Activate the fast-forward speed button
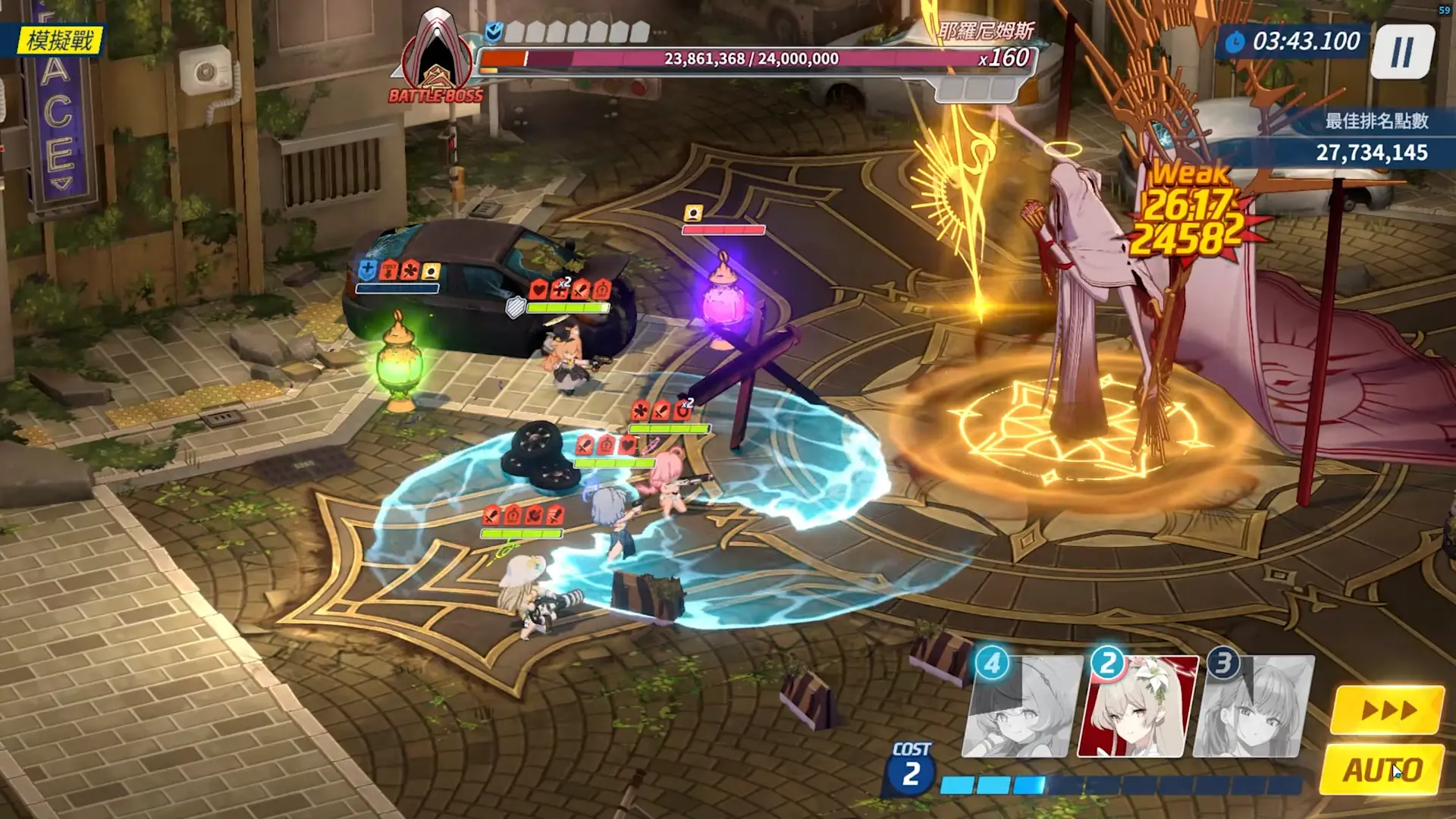The image size is (1456, 819). (x=1387, y=711)
